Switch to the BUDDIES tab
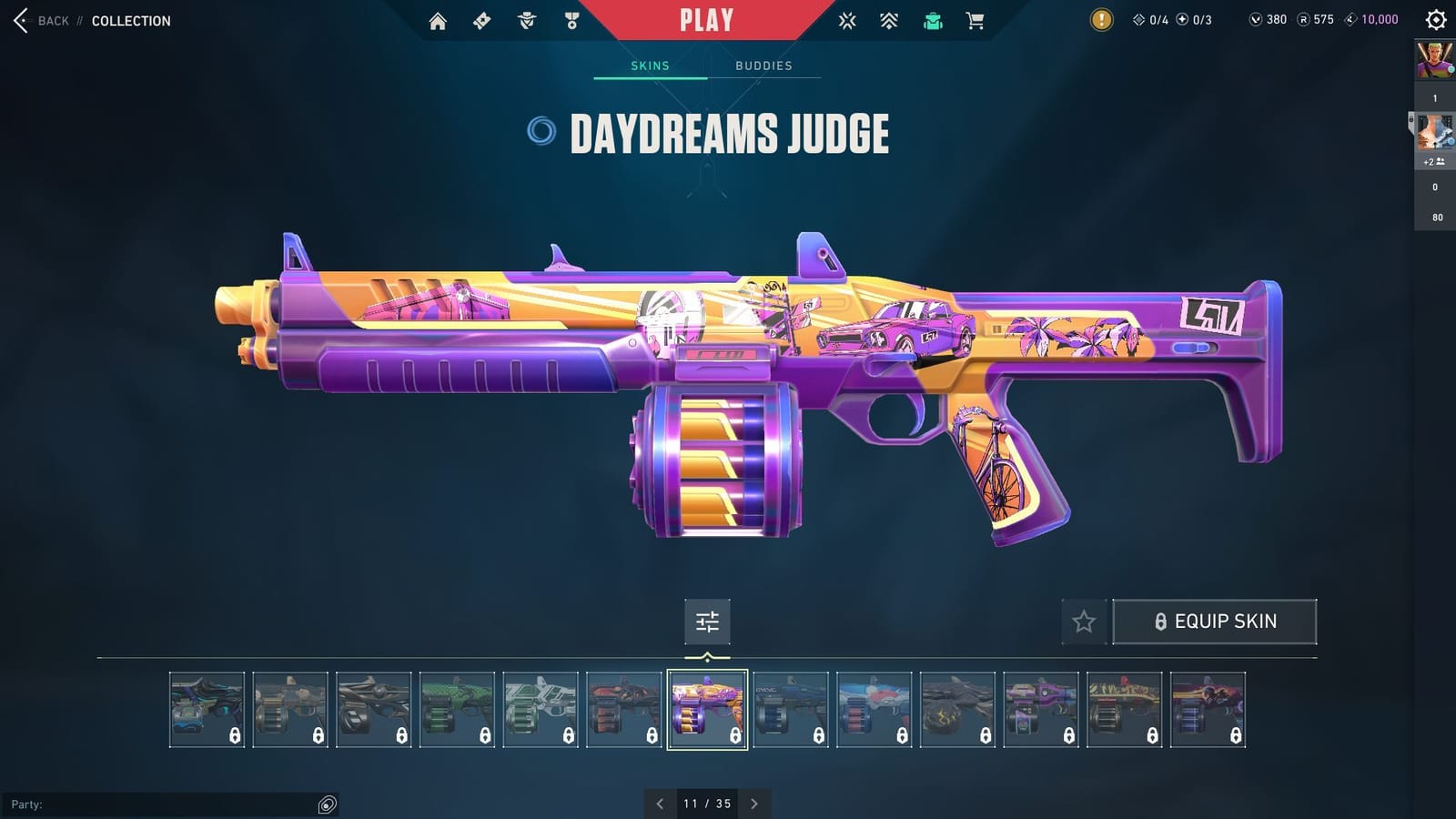The image size is (1456, 819). click(763, 66)
